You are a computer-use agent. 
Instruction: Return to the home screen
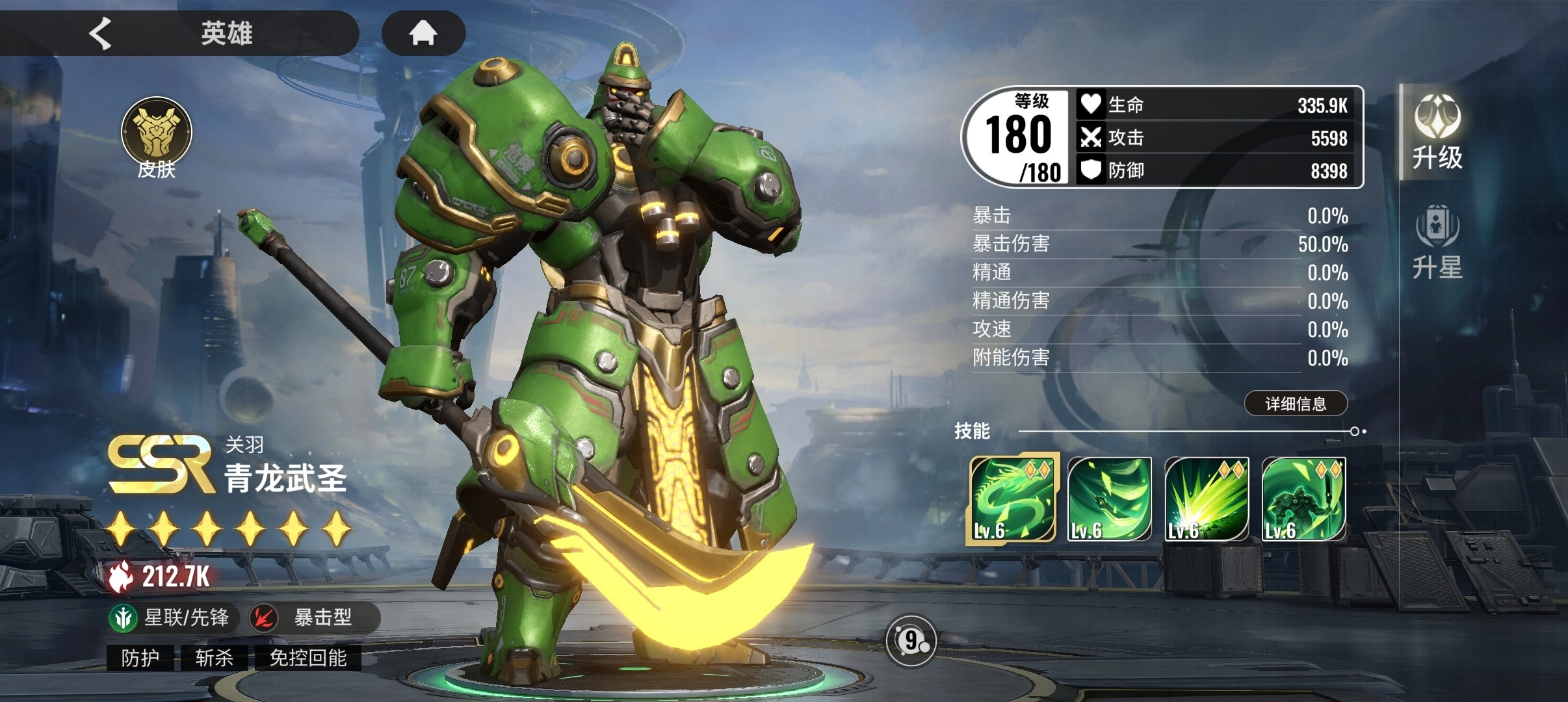pyautogui.click(x=423, y=33)
